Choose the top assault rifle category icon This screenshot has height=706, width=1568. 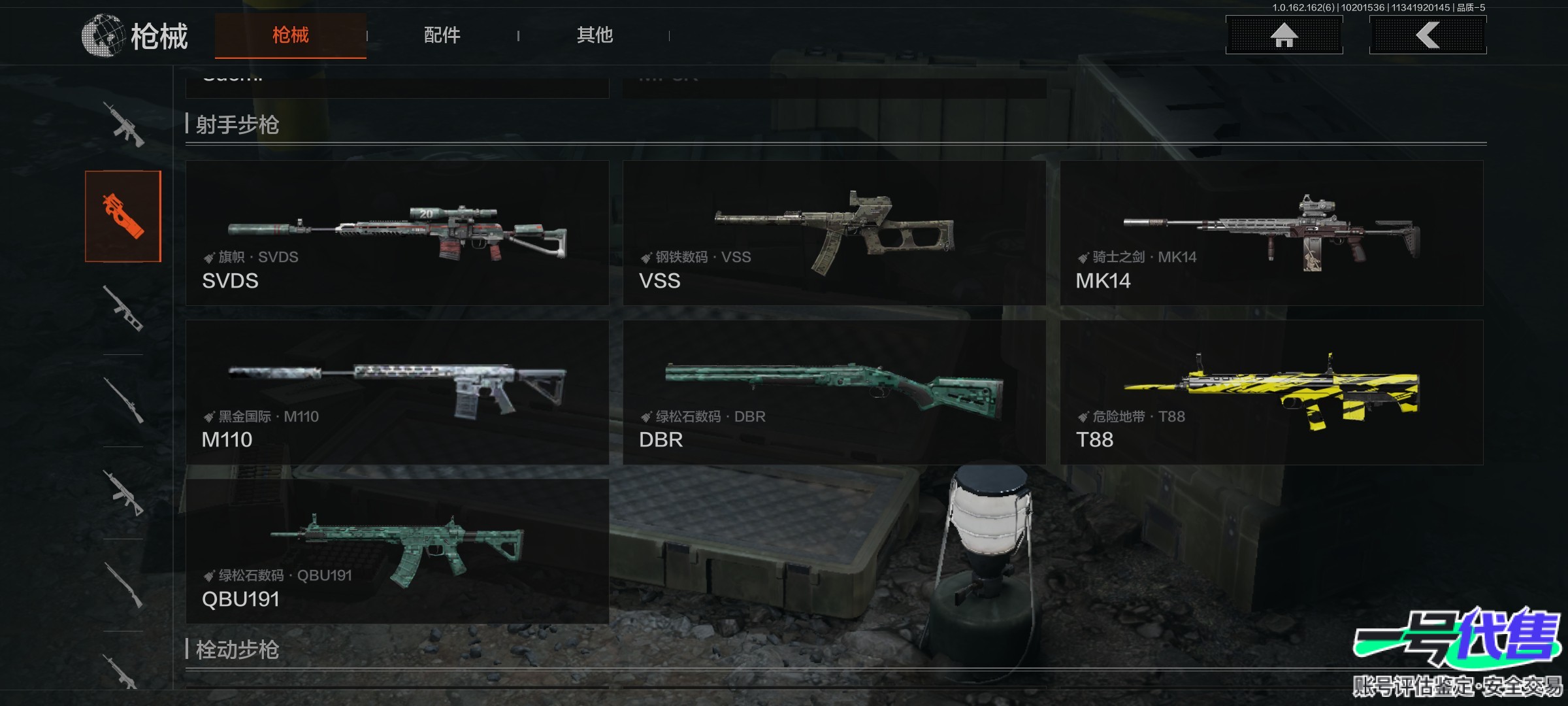[123, 124]
